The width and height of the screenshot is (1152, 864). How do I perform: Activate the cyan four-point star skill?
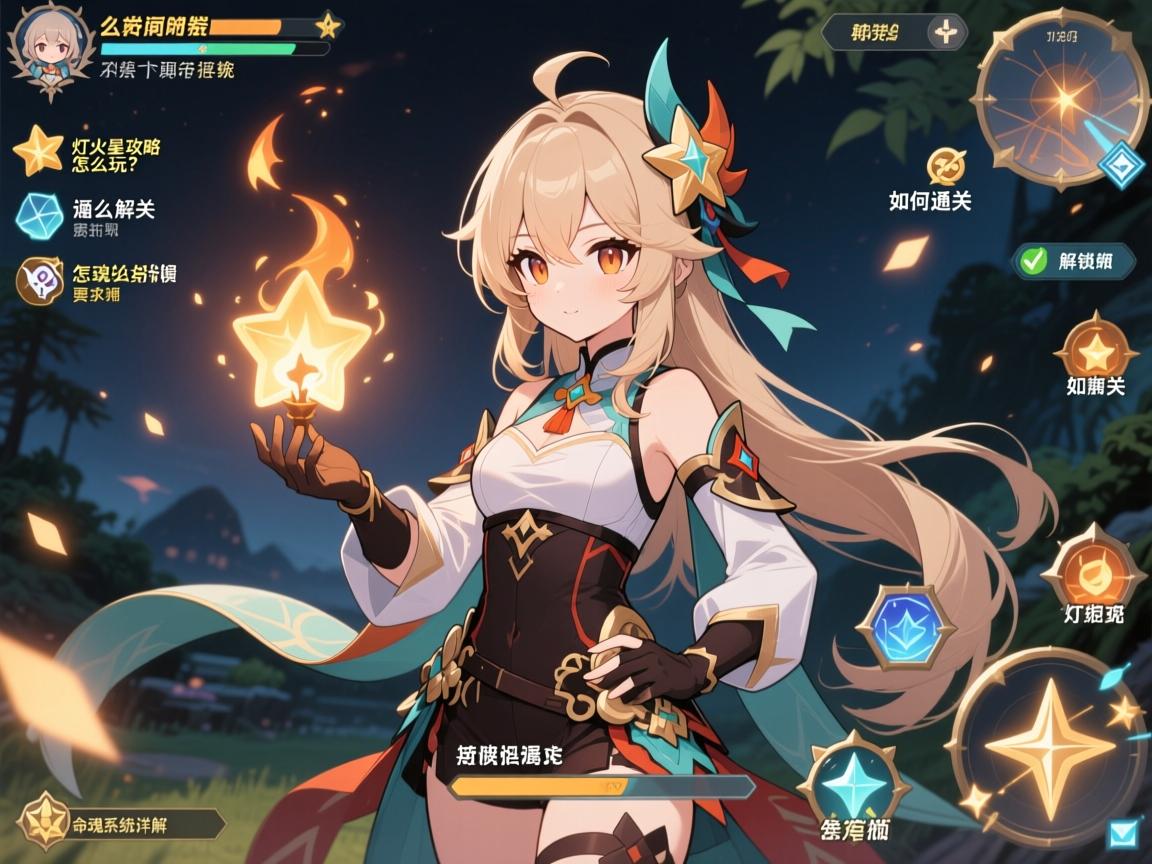pos(855,782)
